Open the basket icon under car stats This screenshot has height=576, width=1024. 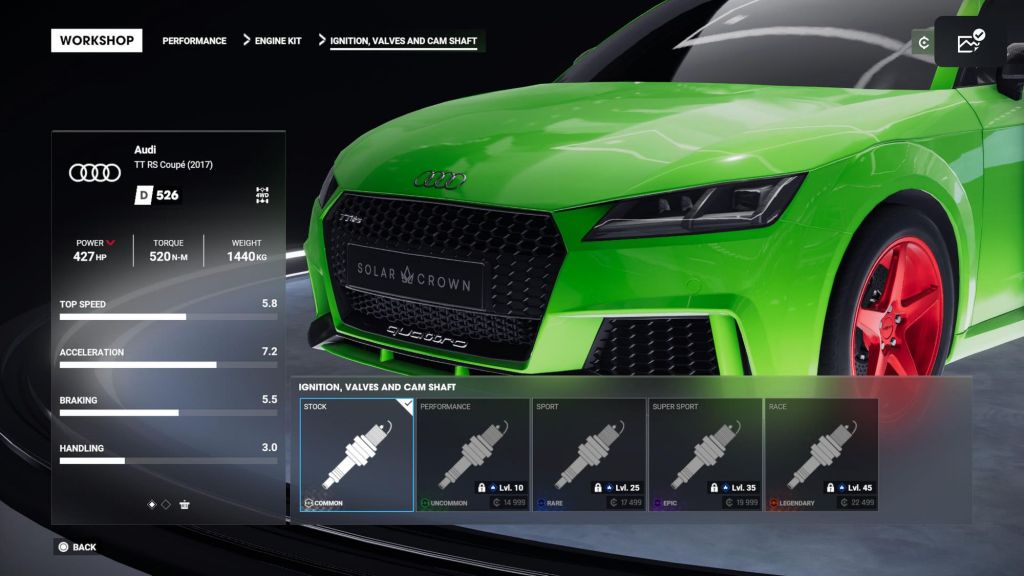tap(185, 504)
